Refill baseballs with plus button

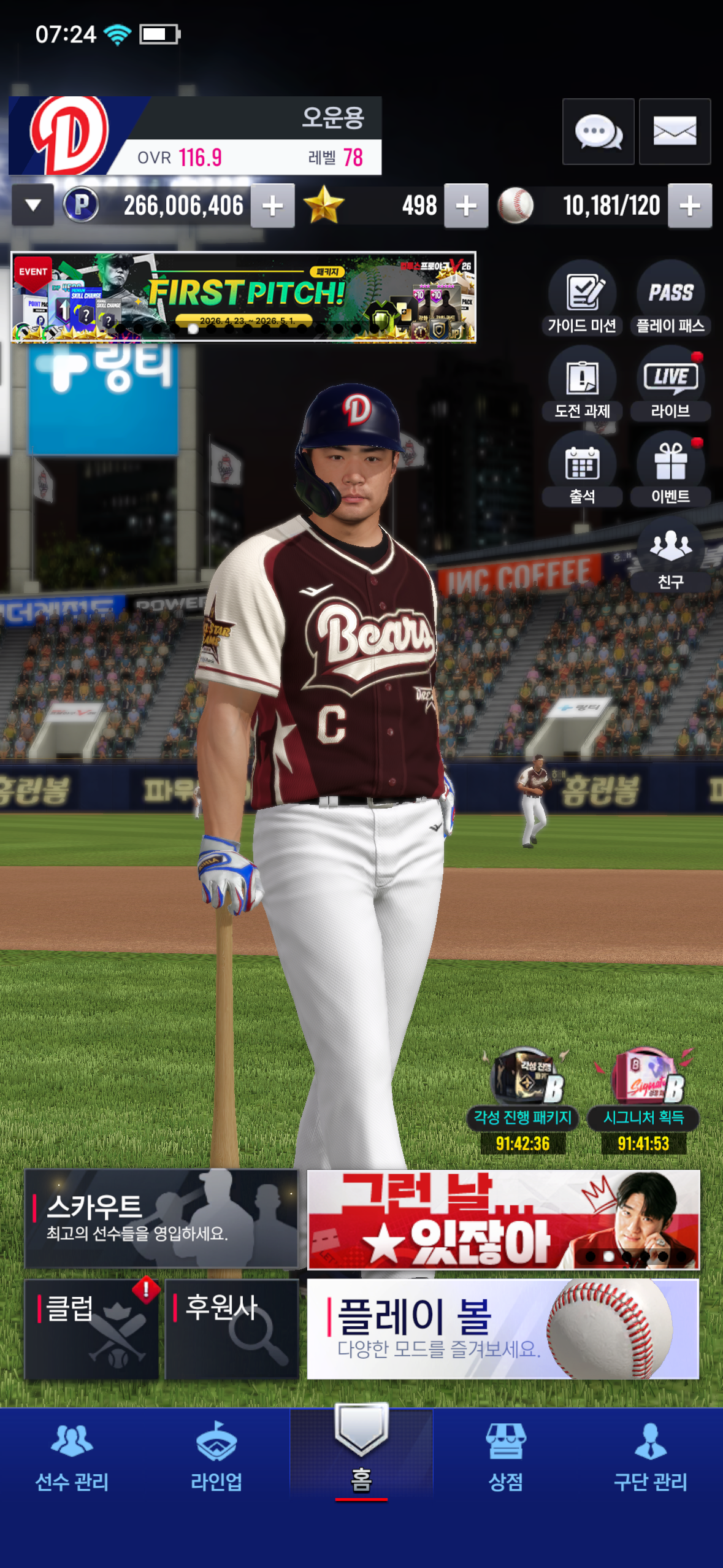pyautogui.click(x=690, y=206)
